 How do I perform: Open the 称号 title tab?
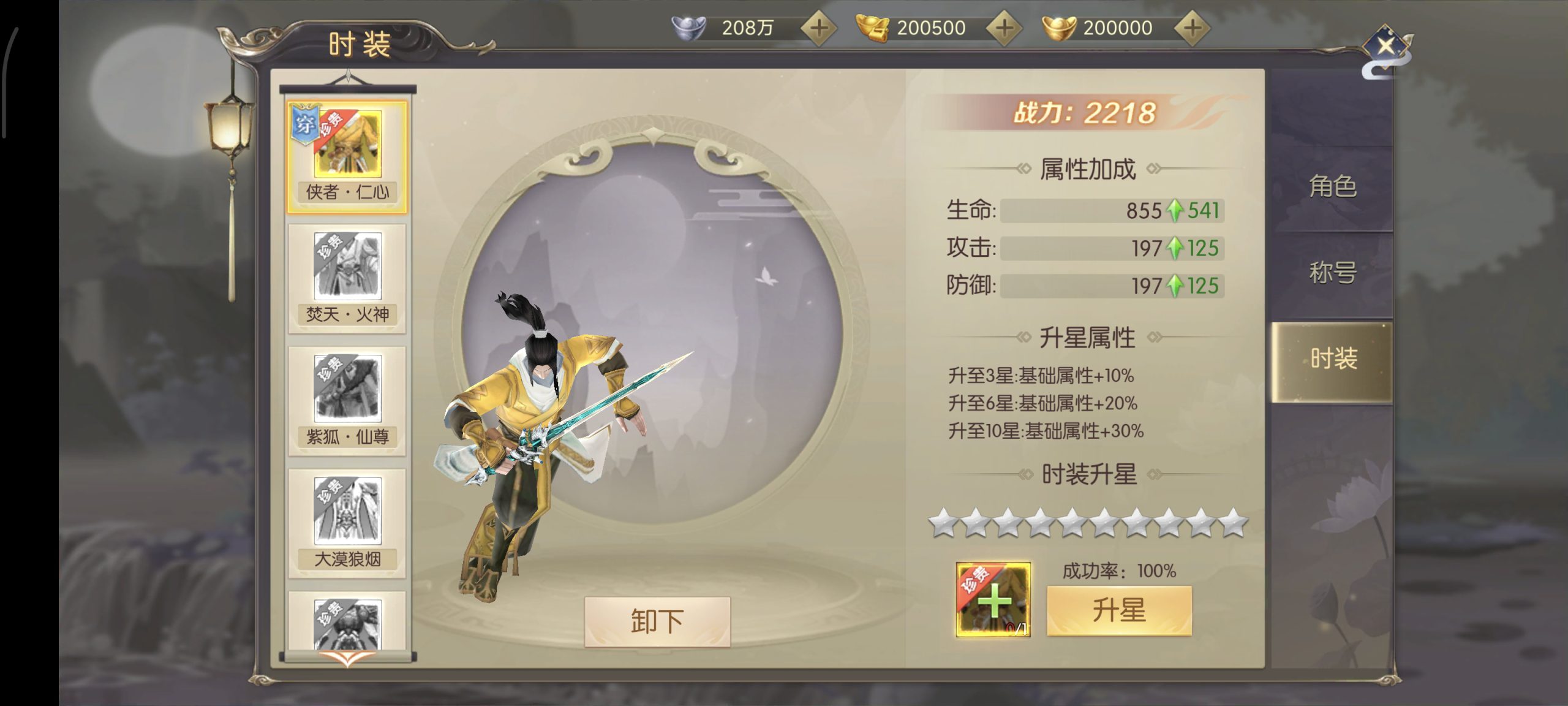point(1332,272)
